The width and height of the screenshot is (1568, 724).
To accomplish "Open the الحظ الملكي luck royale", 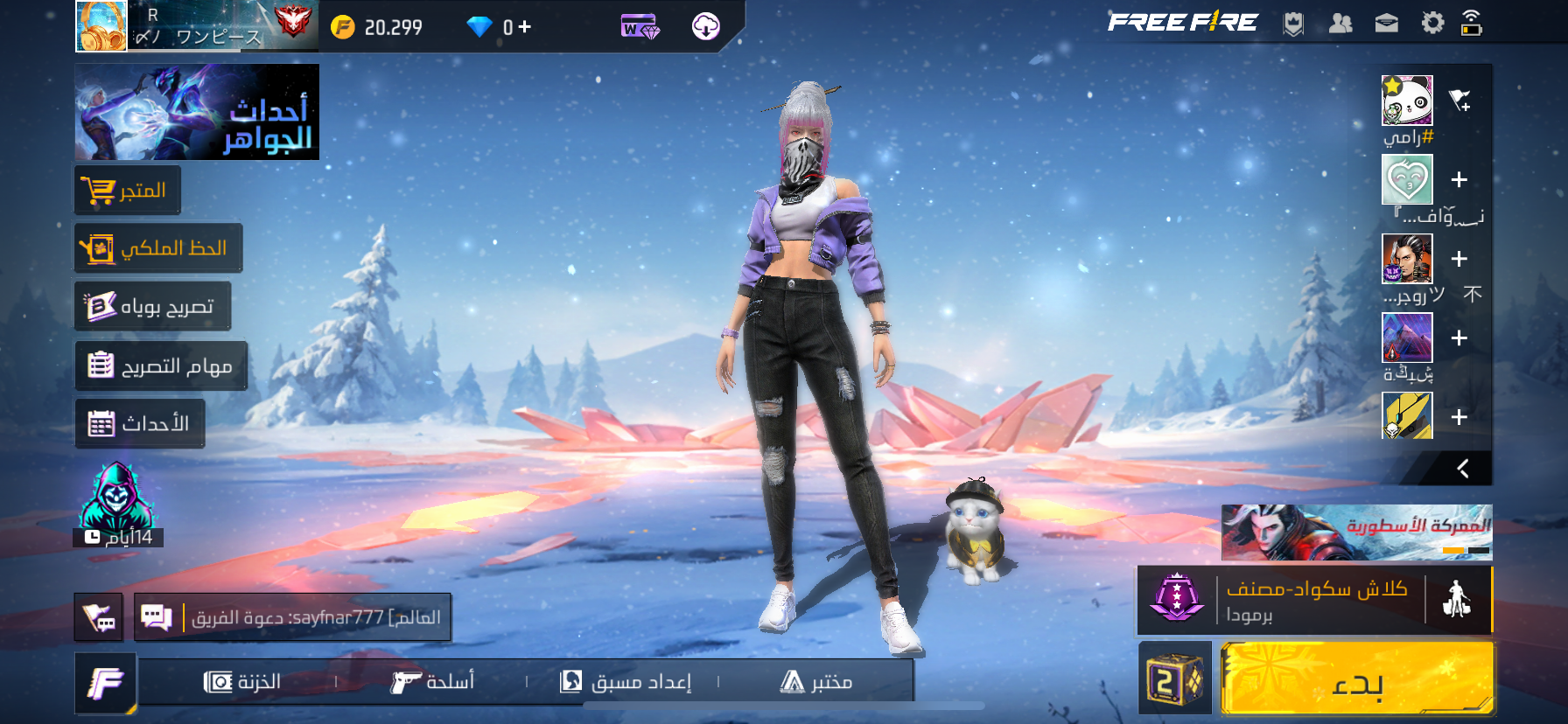I will 158,248.
